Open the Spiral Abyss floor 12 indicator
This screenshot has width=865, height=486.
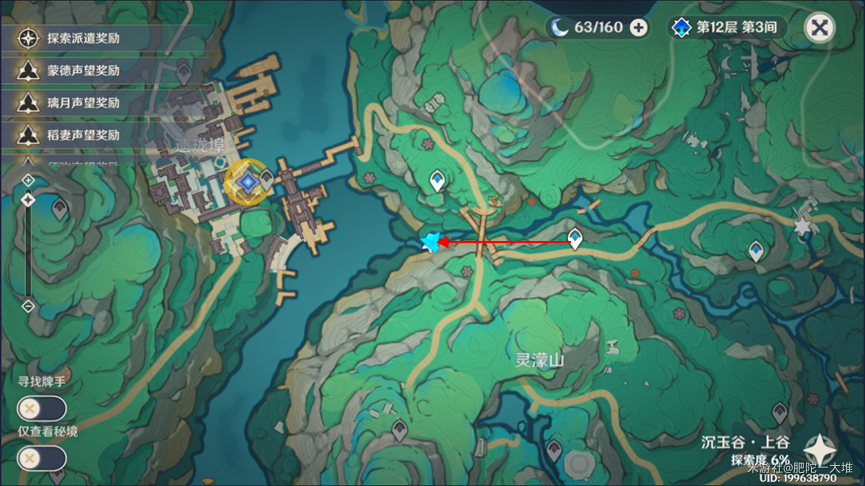726,27
